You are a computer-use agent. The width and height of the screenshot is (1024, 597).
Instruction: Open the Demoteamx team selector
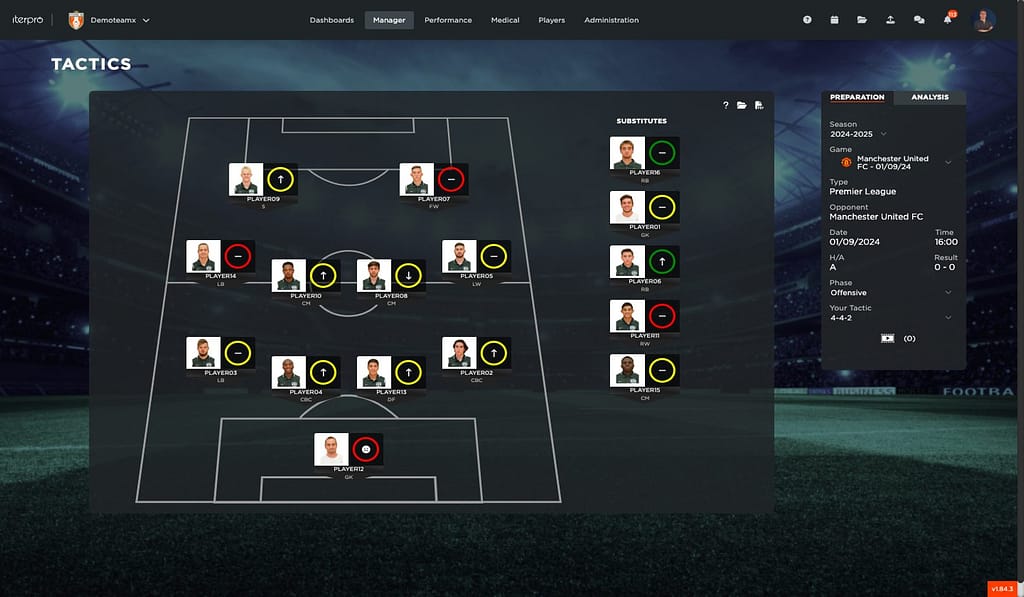(110, 20)
